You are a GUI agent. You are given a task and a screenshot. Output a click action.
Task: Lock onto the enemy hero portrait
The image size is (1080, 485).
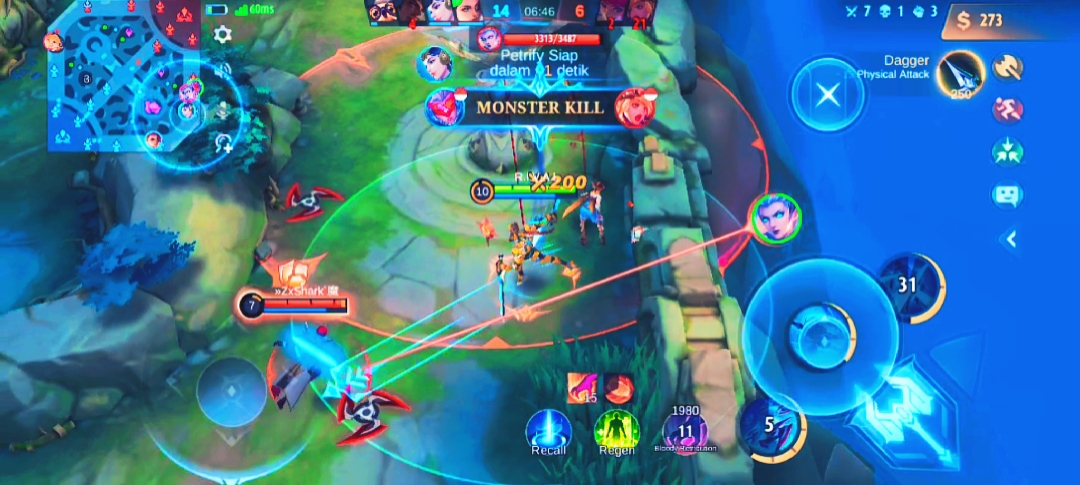click(x=775, y=218)
